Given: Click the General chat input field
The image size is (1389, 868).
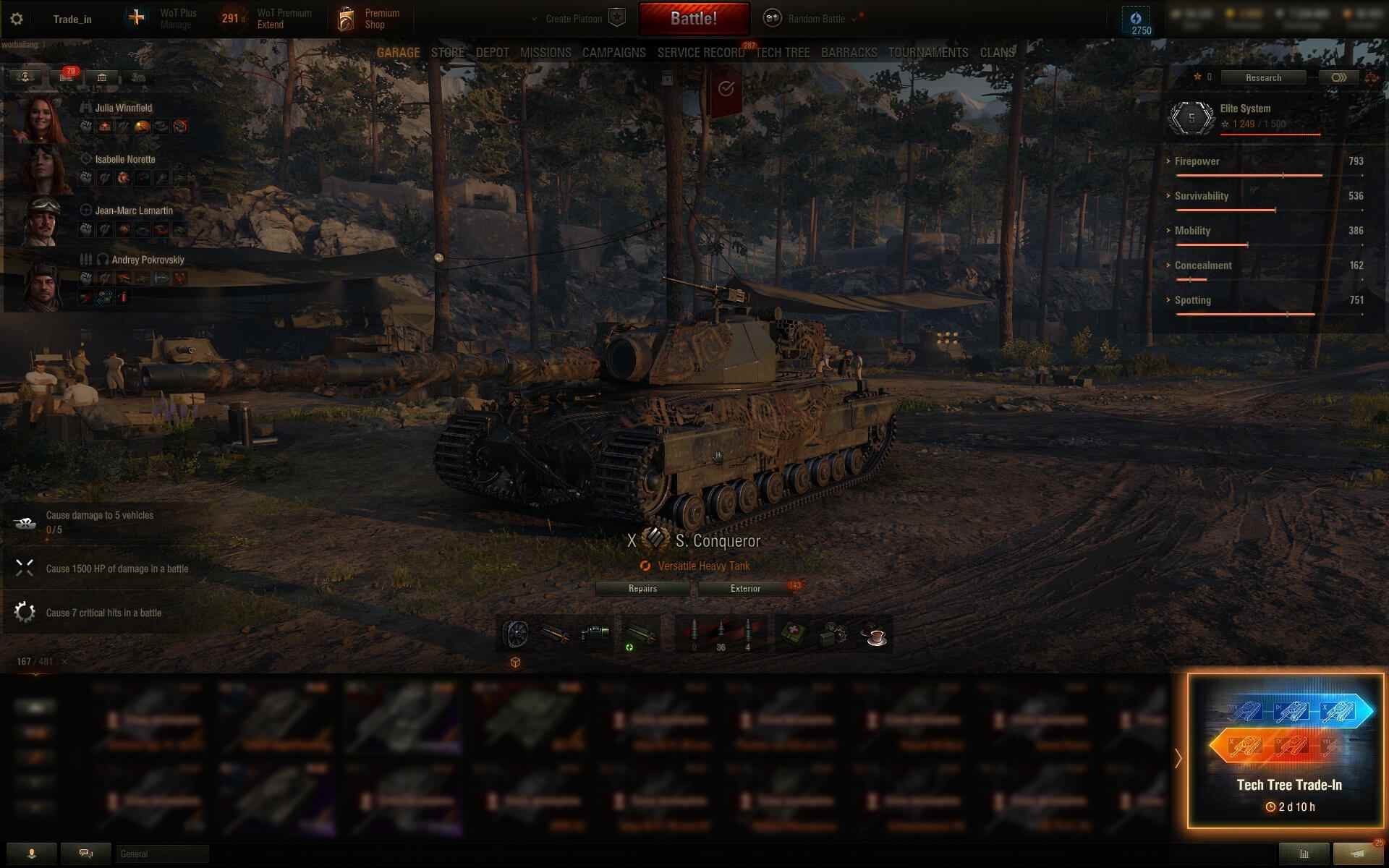Looking at the screenshot, I should click(162, 854).
